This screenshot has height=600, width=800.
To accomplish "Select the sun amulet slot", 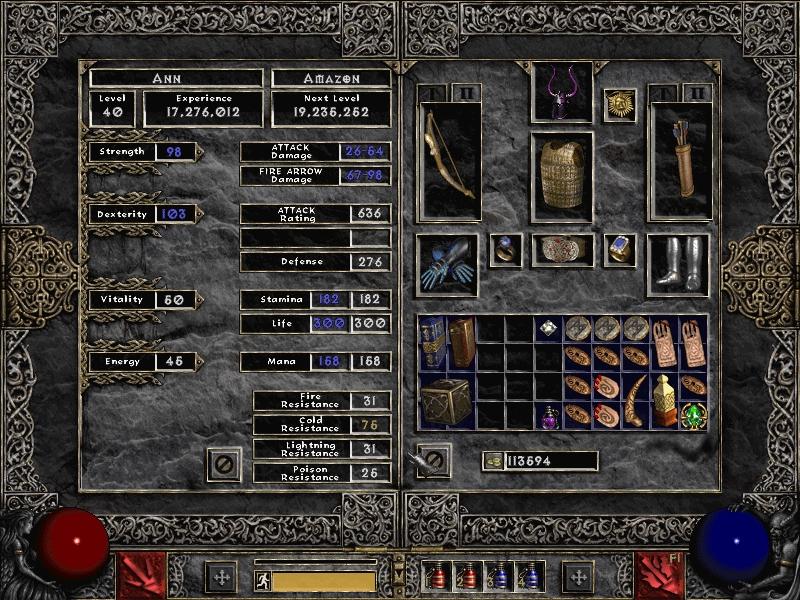I will 620,105.
